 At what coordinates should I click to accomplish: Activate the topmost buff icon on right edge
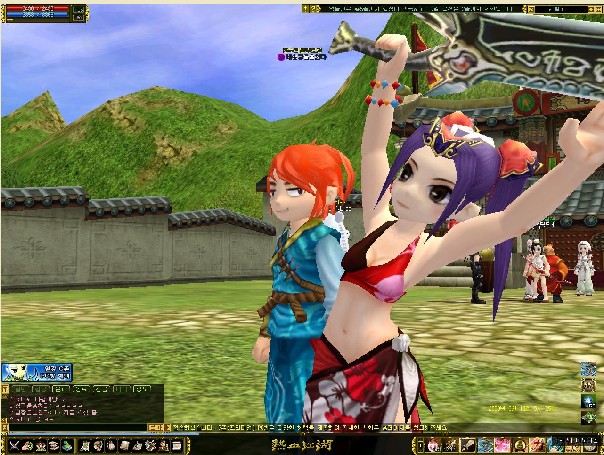click(x=588, y=369)
